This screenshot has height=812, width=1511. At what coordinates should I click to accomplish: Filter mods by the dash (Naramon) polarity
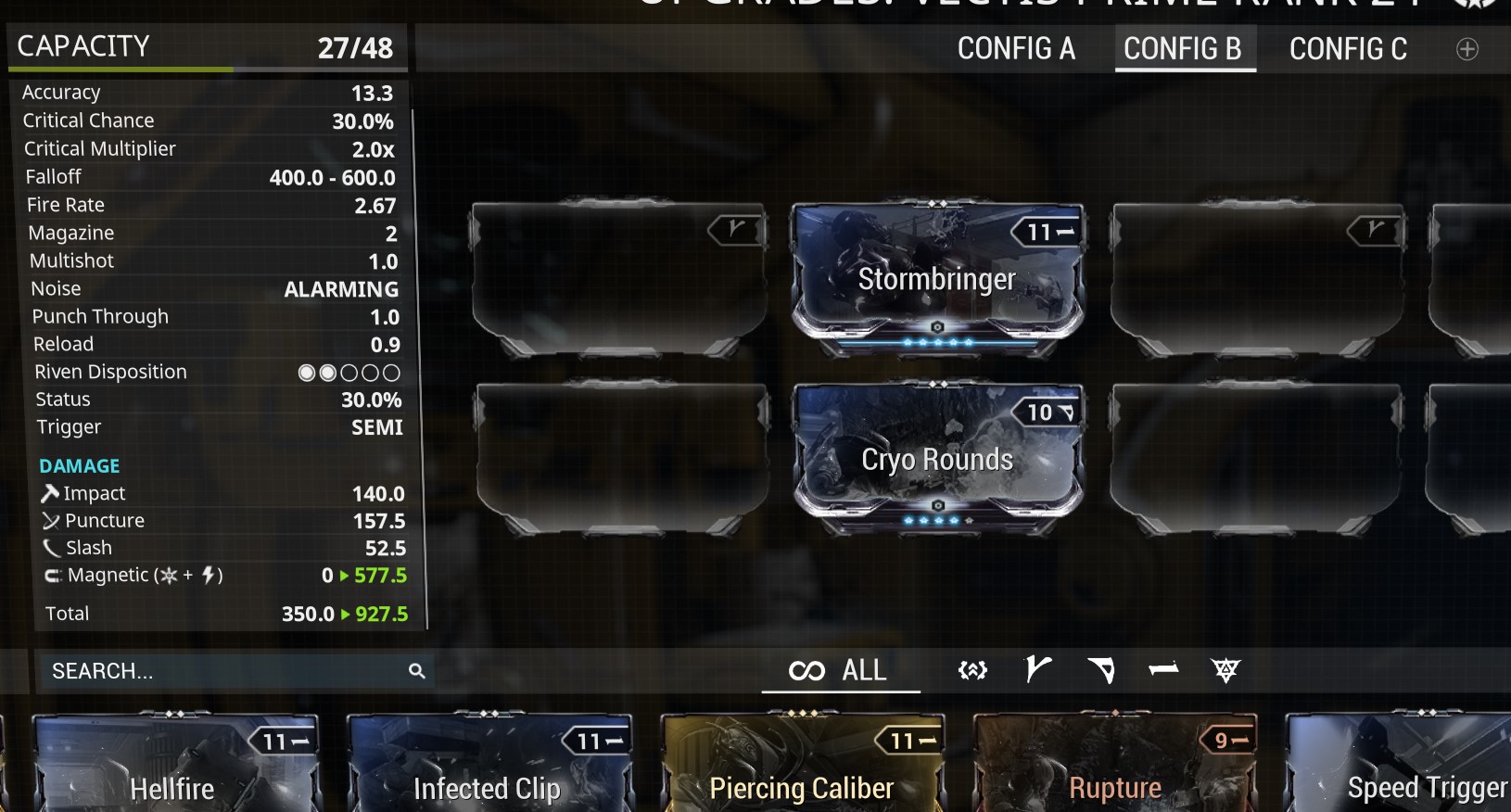(1163, 669)
